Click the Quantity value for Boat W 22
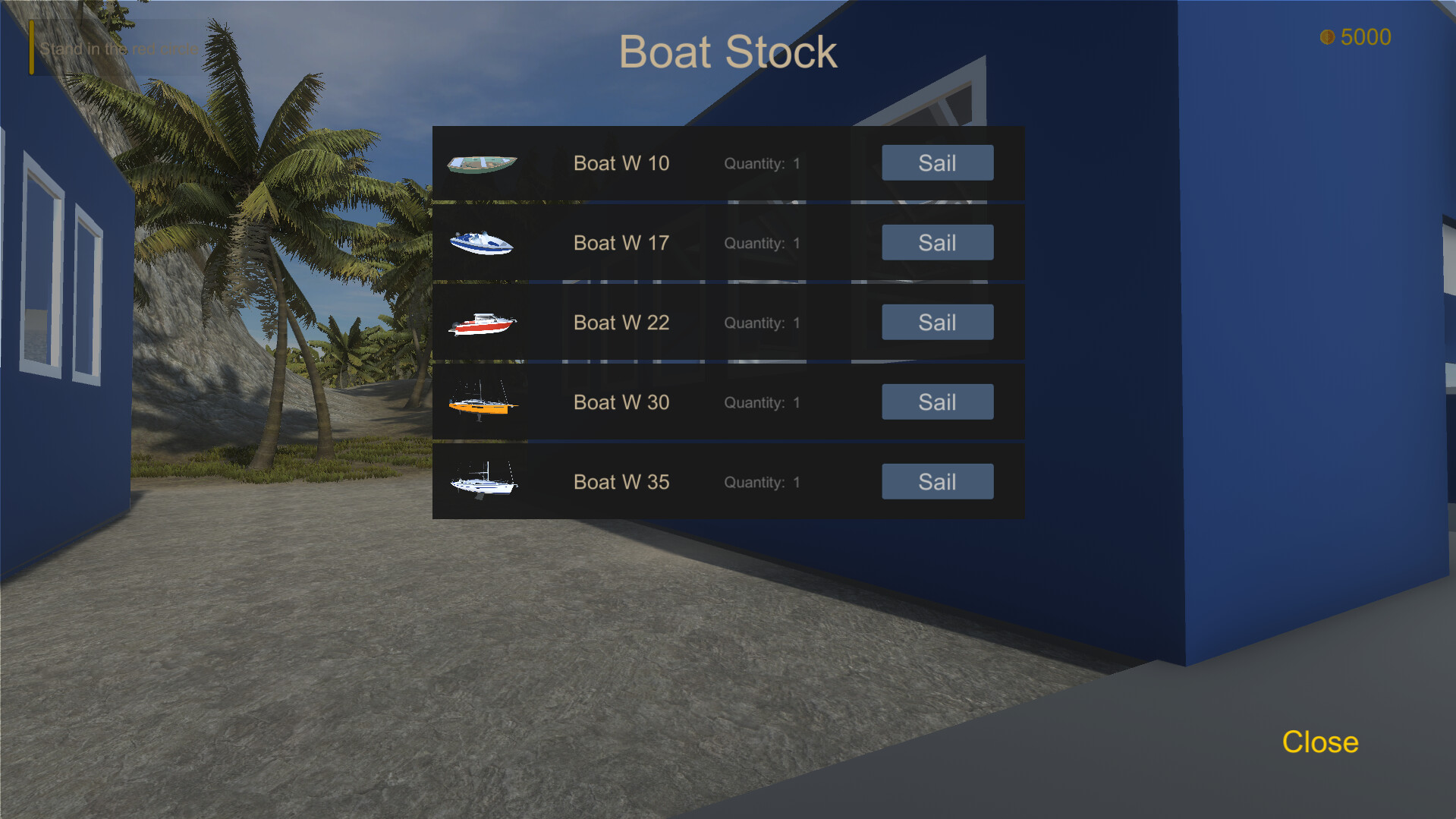This screenshot has width=1456, height=819. (796, 322)
